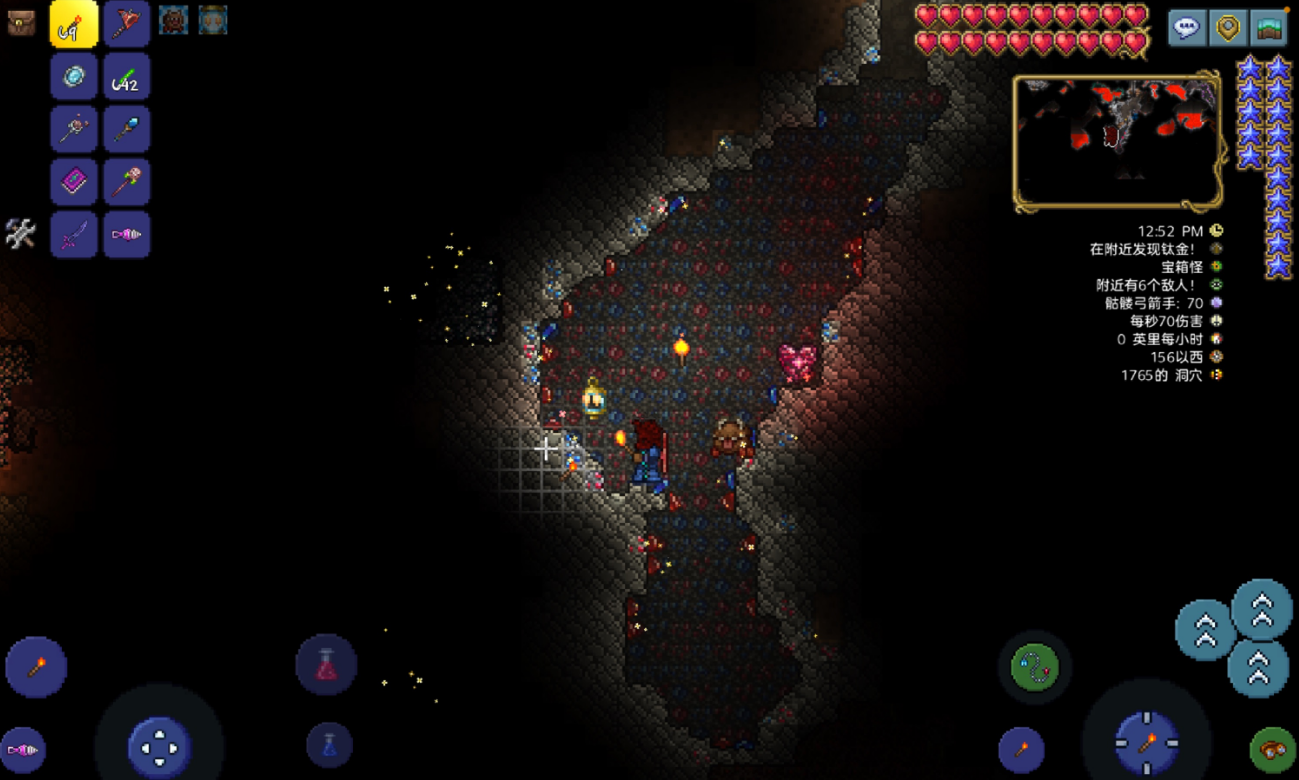Fire the grappling hook button

tap(1035, 666)
